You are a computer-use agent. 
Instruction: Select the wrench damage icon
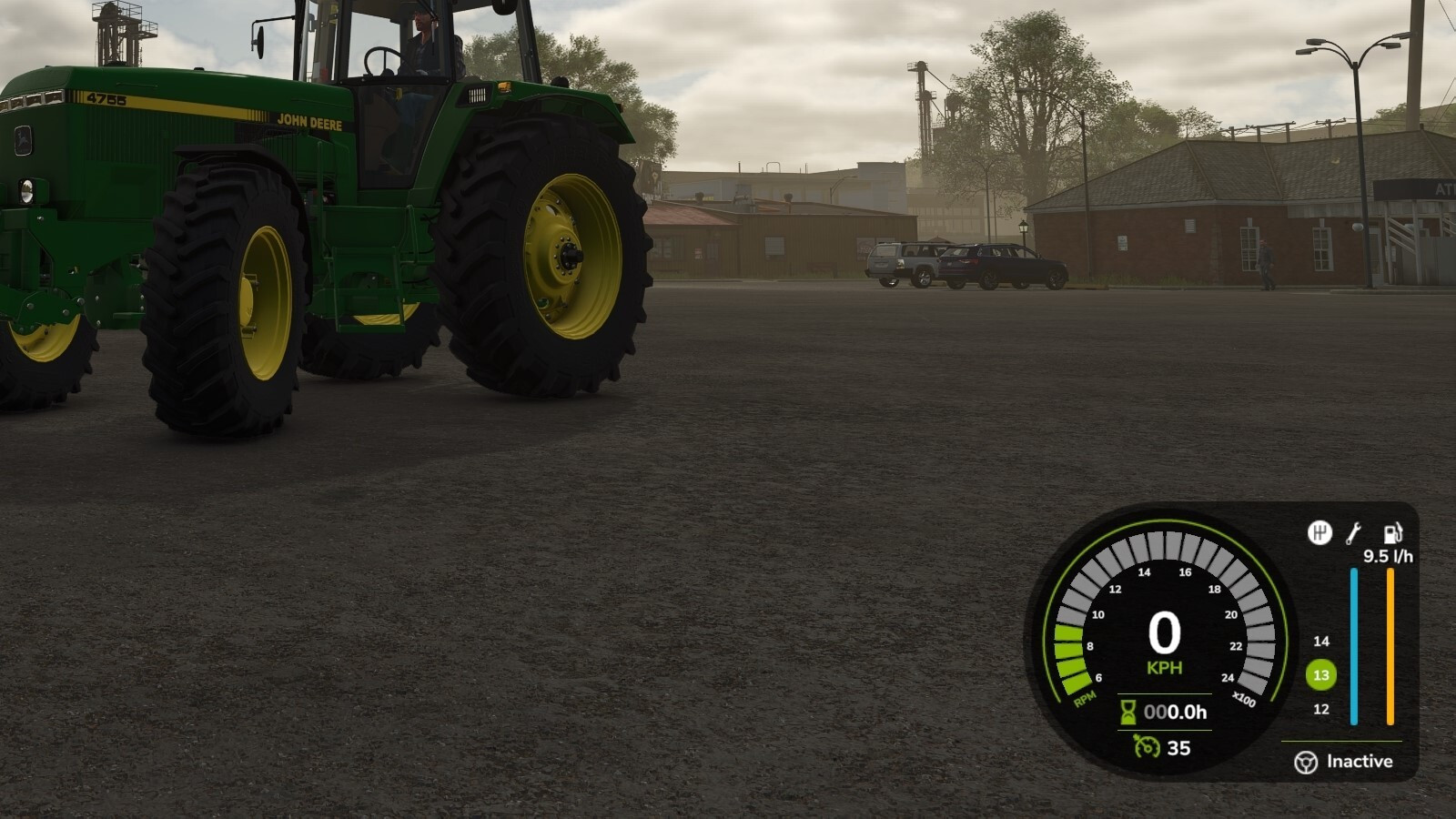1353,533
